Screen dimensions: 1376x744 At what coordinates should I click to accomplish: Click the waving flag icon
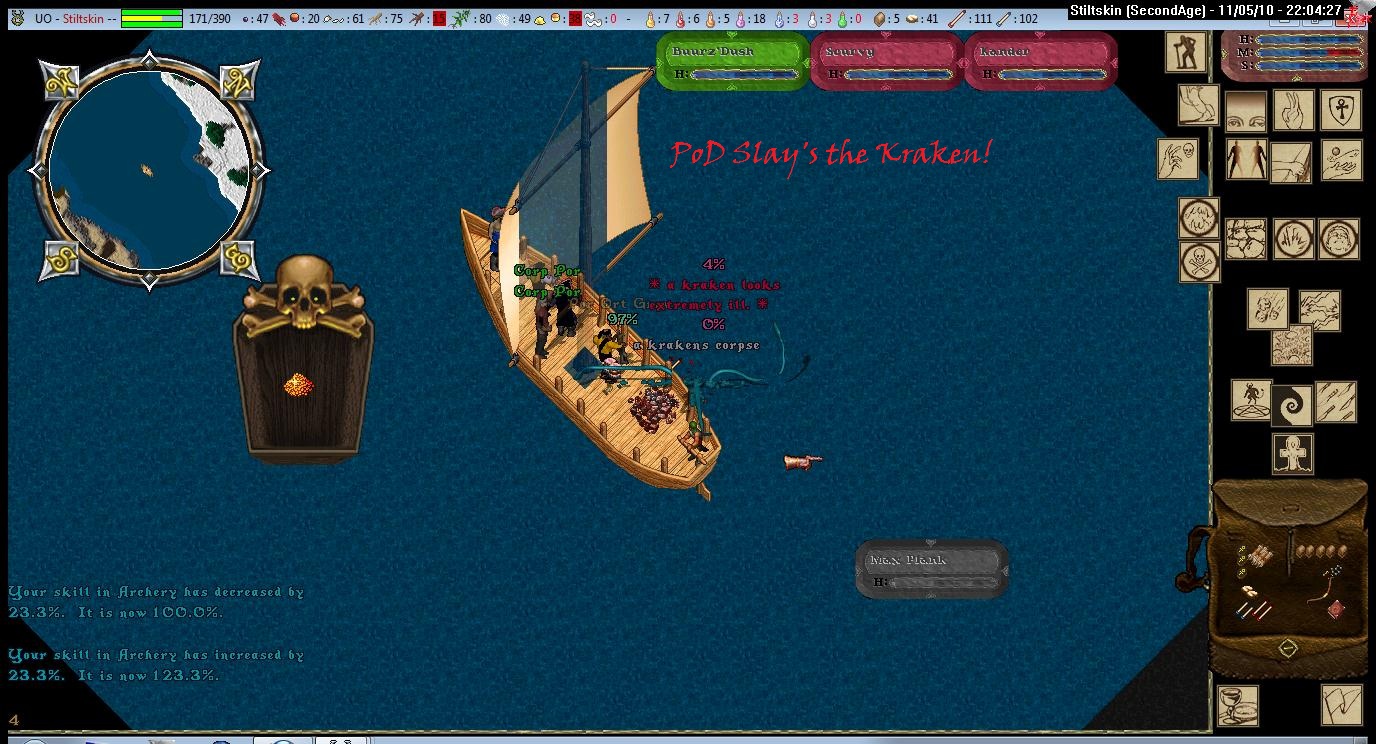point(1341,704)
